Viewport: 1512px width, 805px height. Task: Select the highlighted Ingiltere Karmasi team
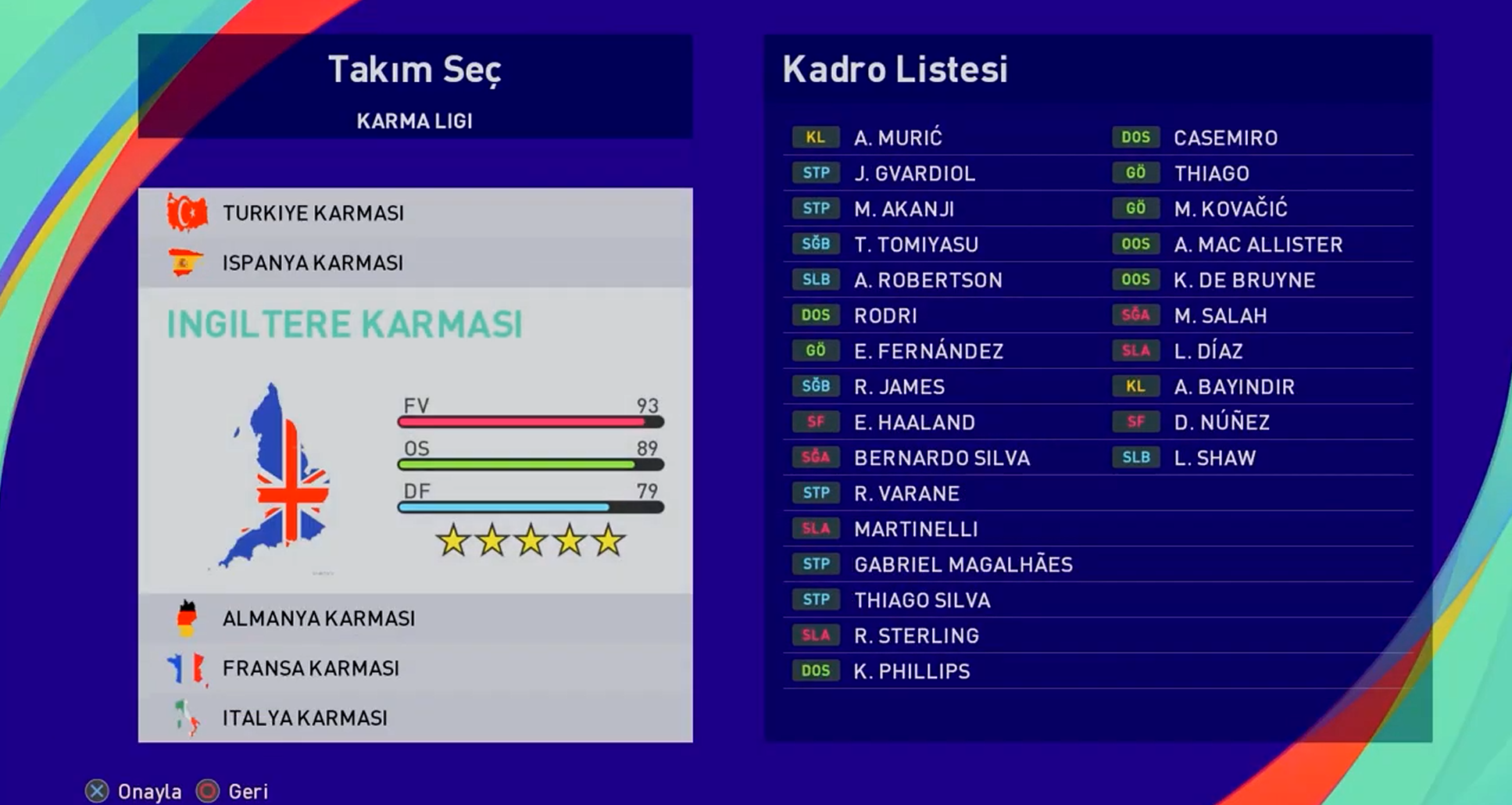[x=344, y=324]
